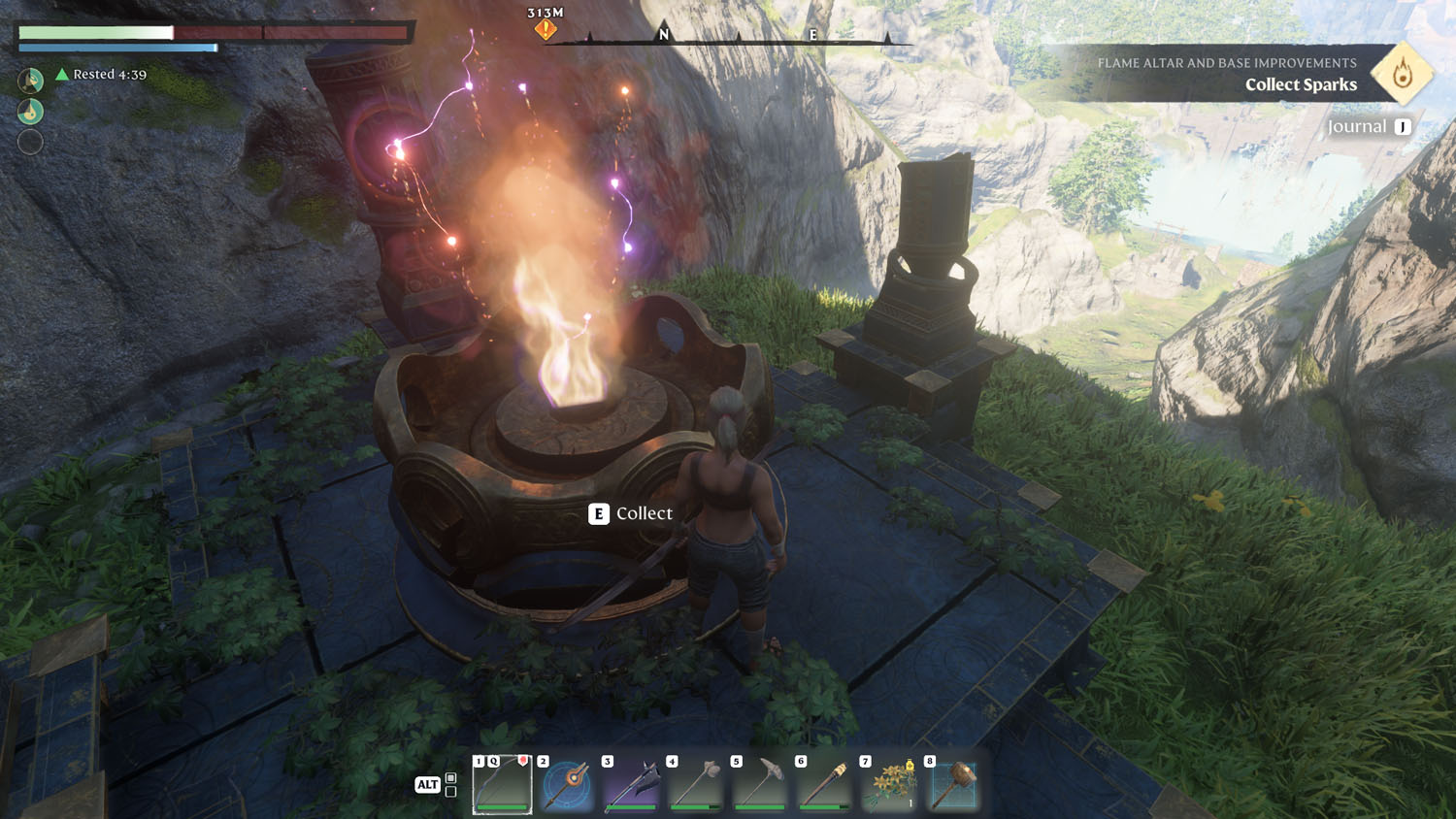Pick the pickaxe in hotbar slot 5
Screen dimensions: 1456x819
tap(760, 784)
